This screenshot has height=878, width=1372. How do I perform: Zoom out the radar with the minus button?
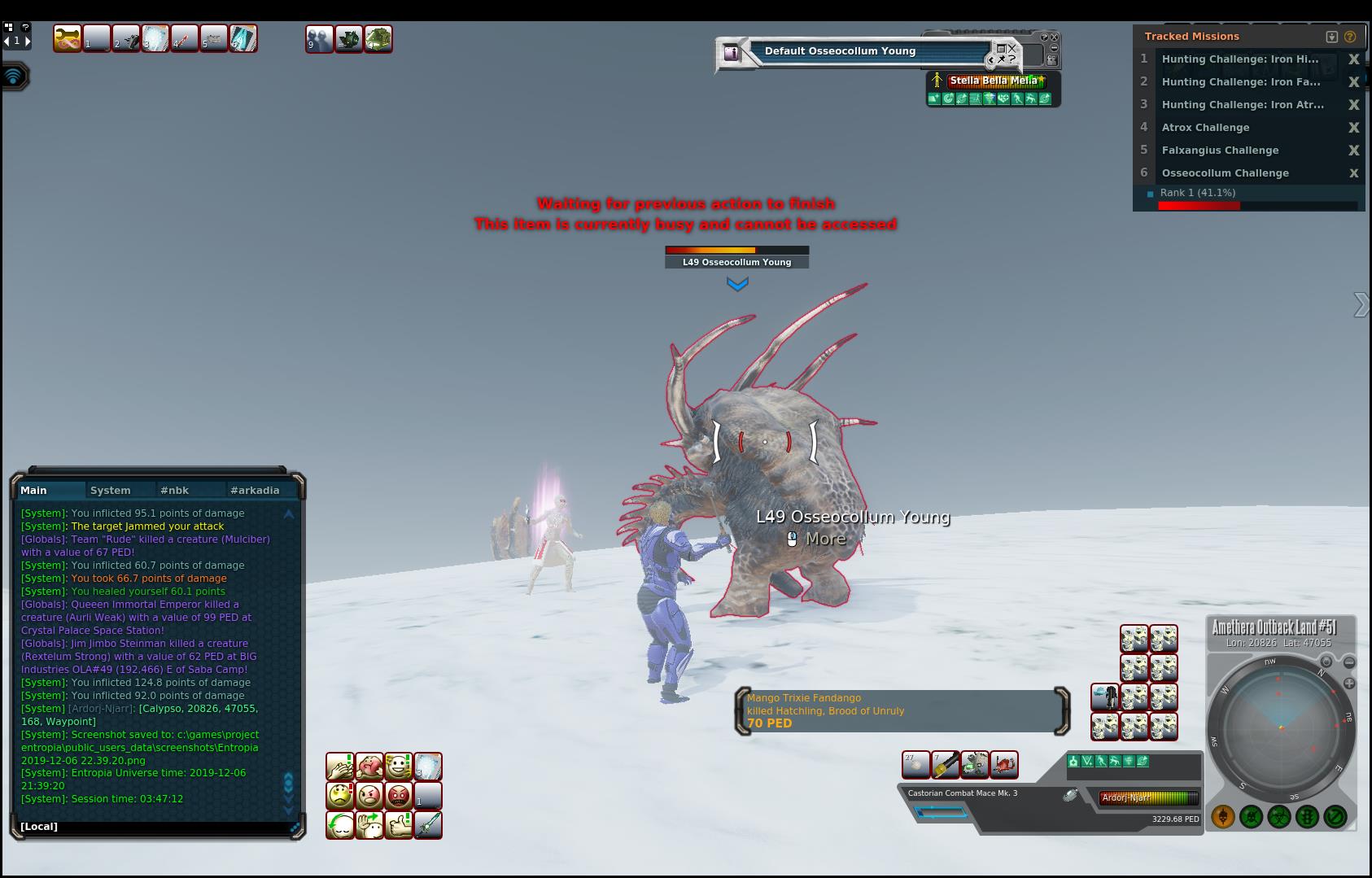(1349, 662)
